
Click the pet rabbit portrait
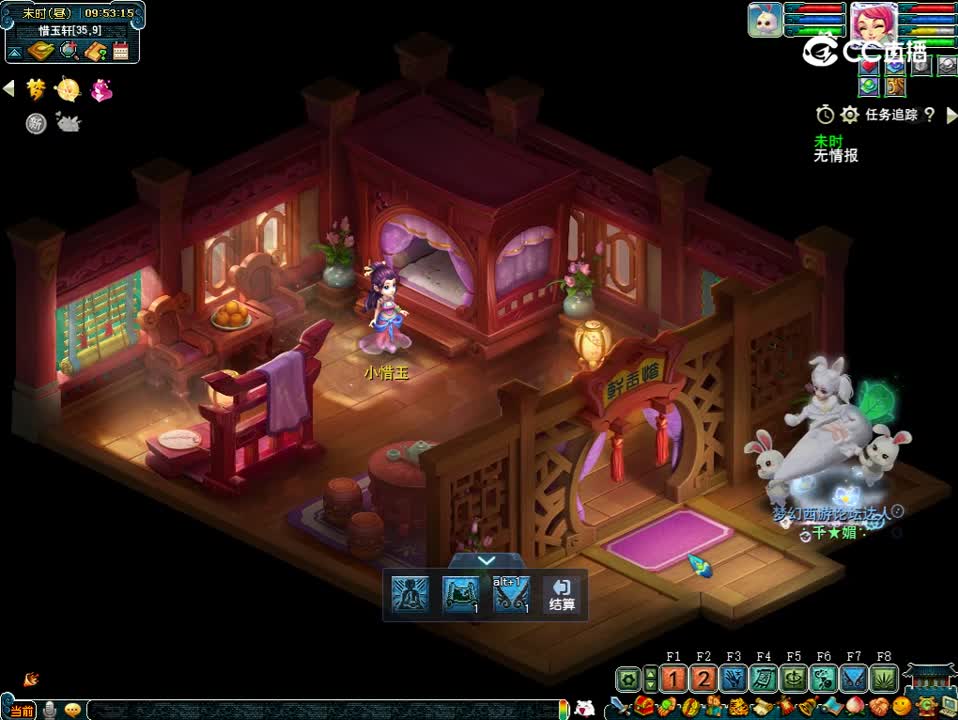tap(765, 21)
